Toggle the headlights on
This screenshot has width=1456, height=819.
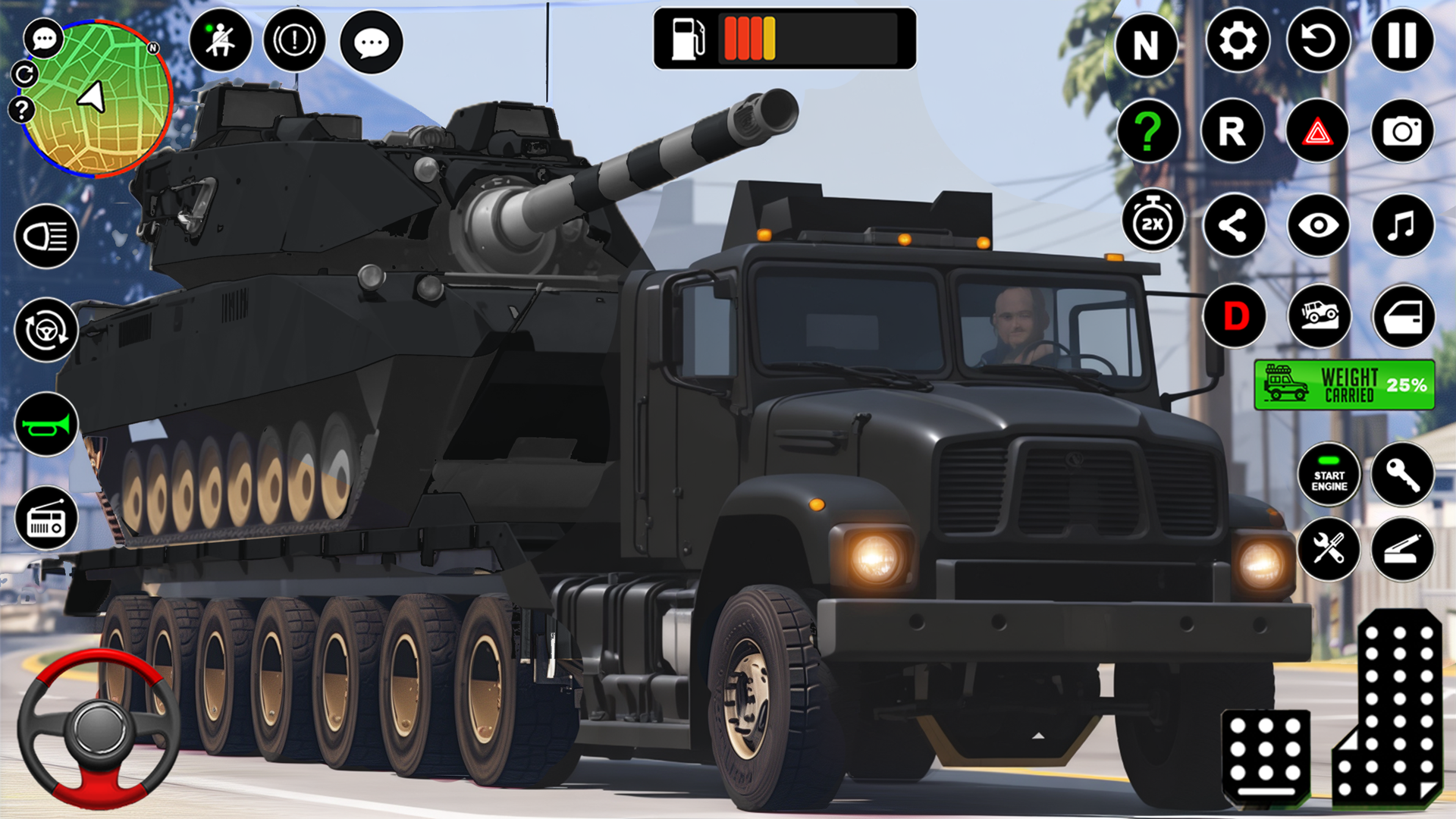point(47,237)
